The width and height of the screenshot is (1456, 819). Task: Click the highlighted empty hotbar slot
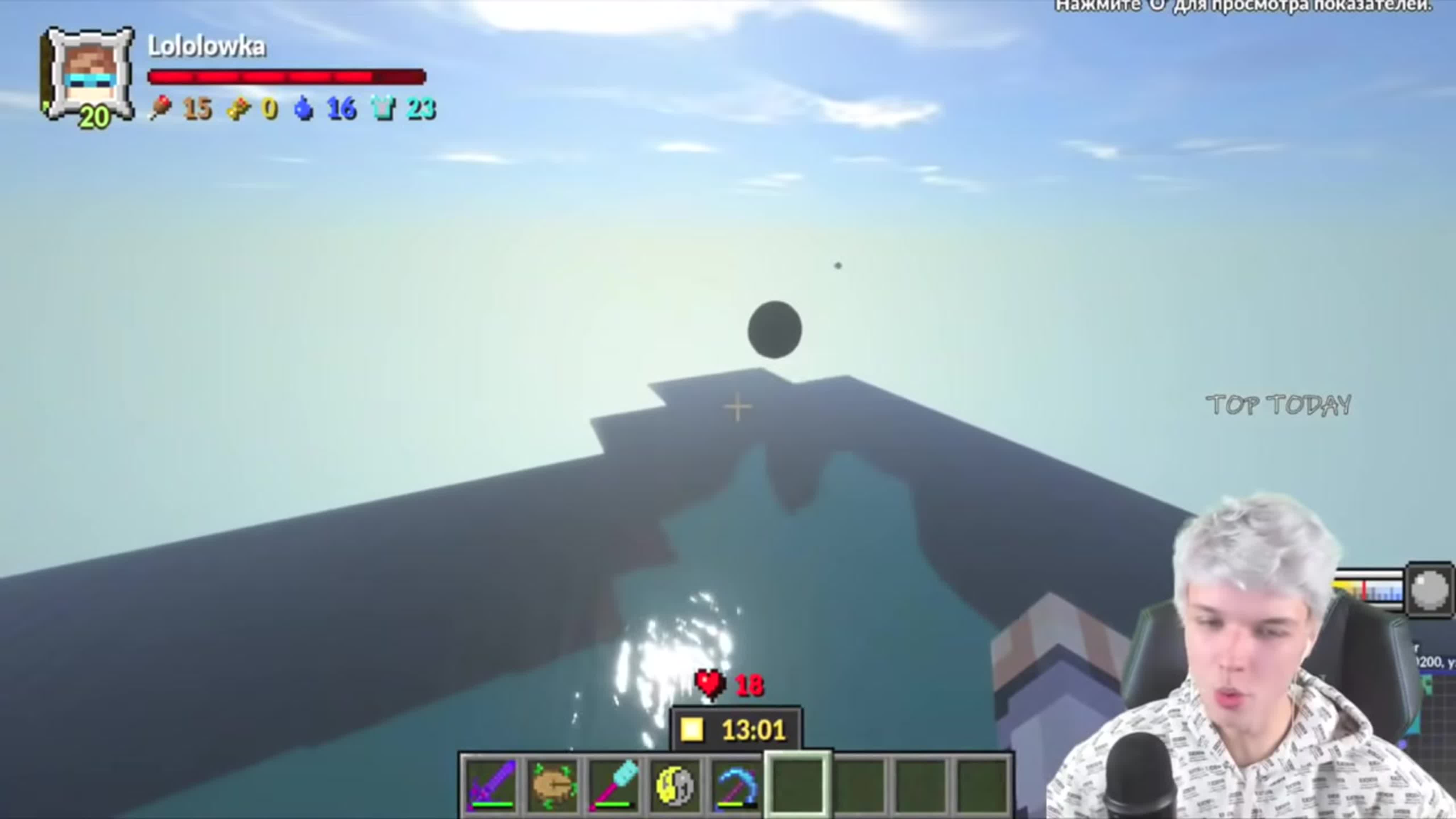pyautogui.click(x=798, y=784)
